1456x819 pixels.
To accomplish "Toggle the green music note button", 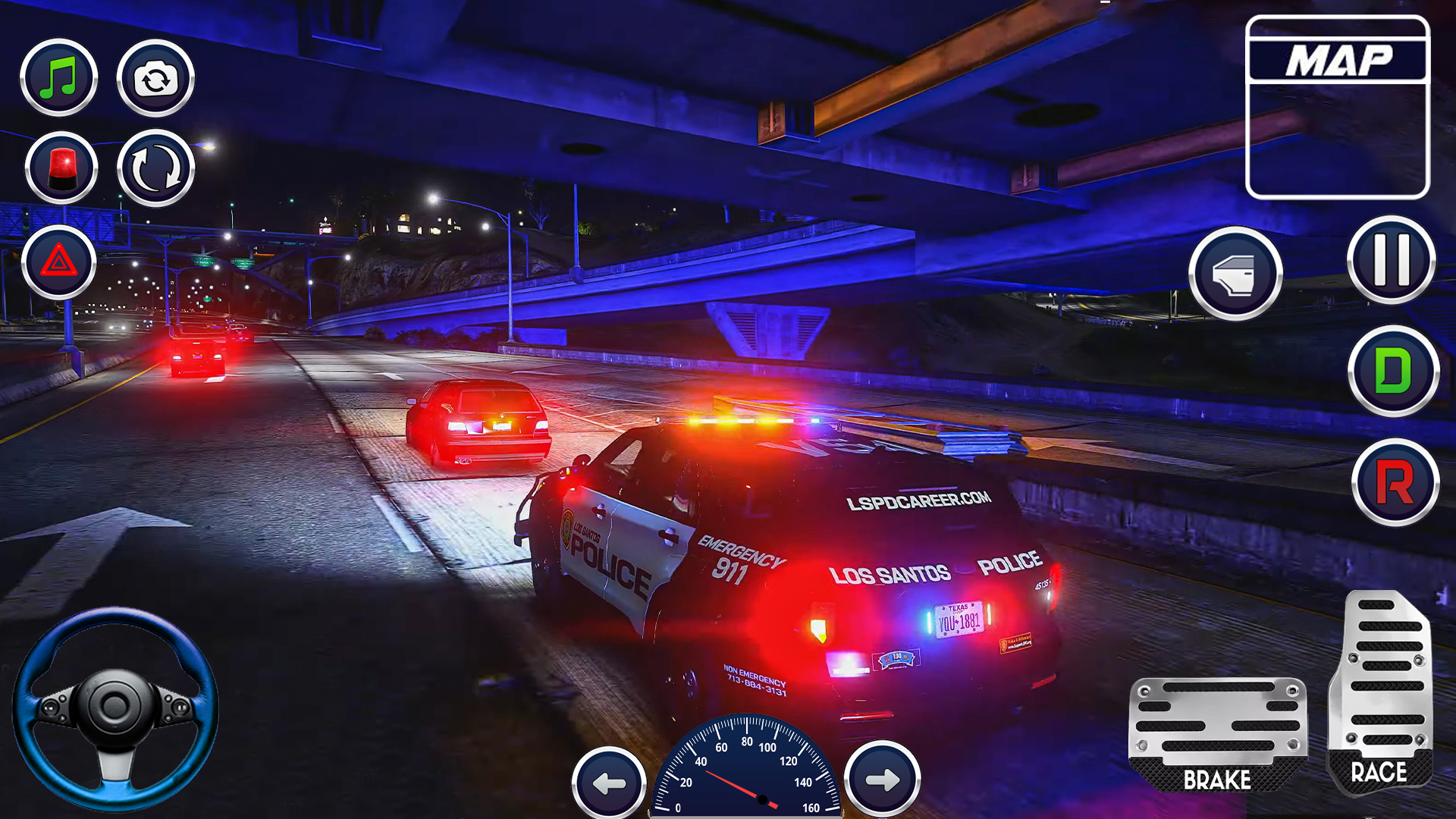I will pos(59,77).
